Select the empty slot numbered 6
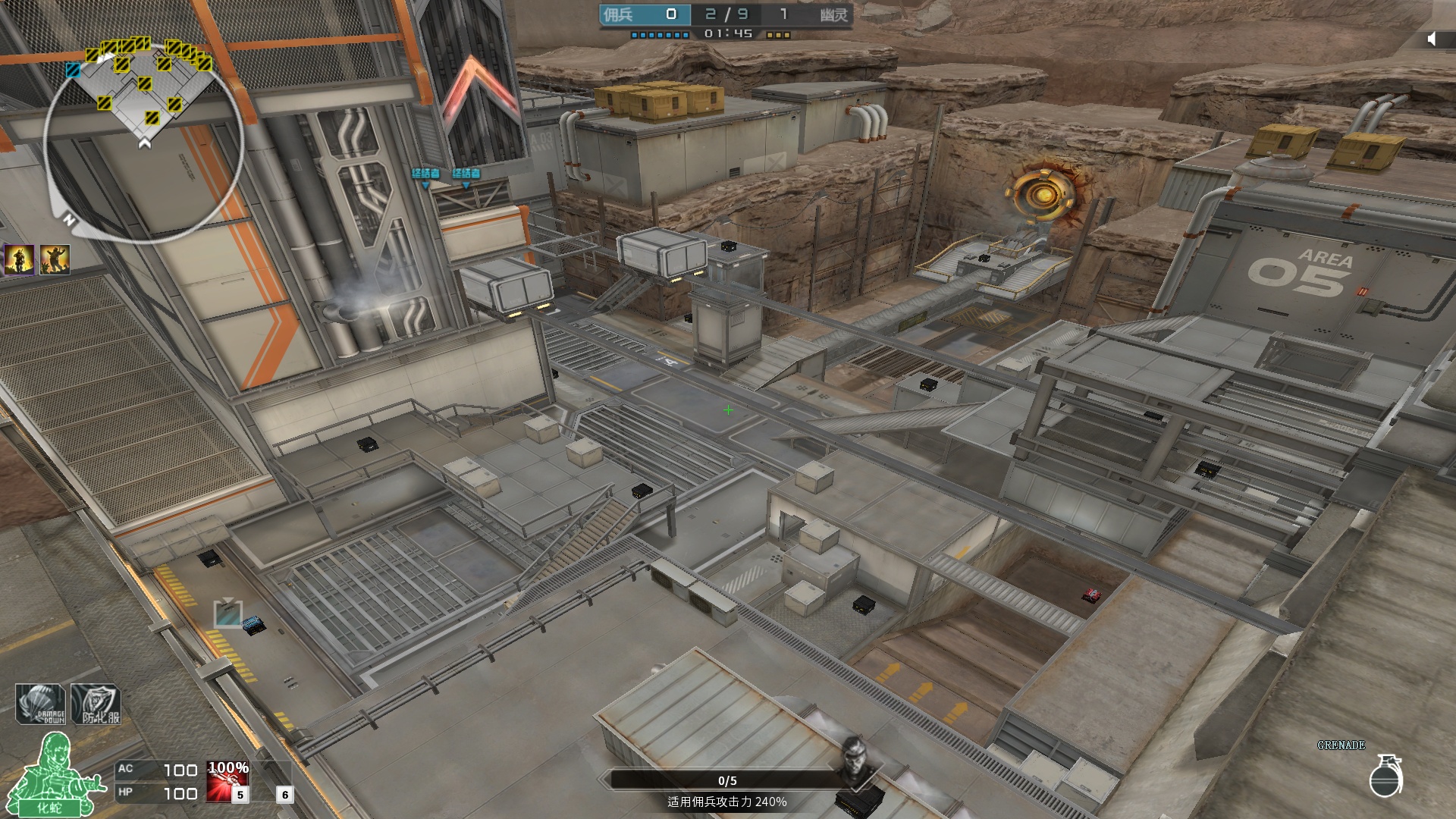The width and height of the screenshot is (1456, 819). (275, 783)
